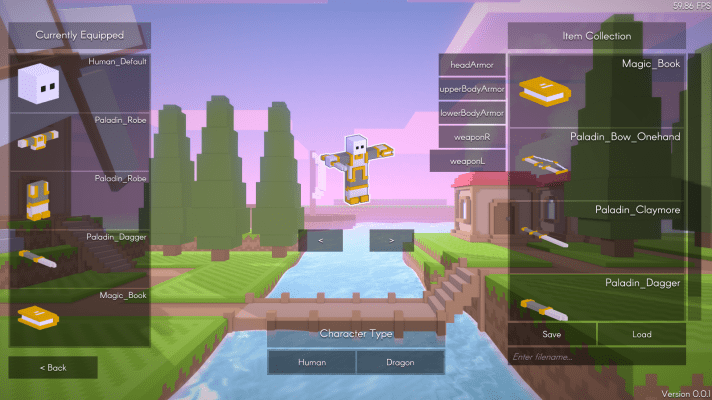Select the weaponL category
Image resolution: width=712 pixels, height=400 pixels.
(467, 160)
